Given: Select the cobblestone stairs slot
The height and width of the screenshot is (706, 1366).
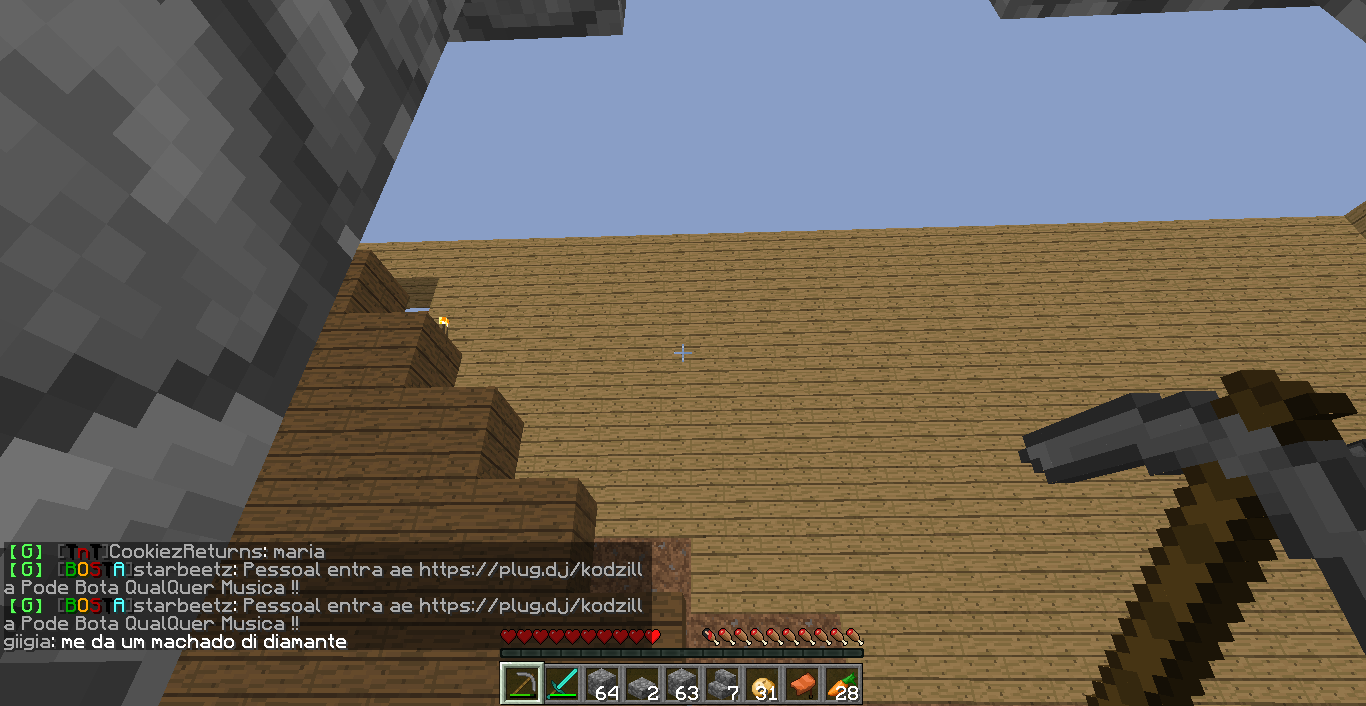Looking at the screenshot, I should tap(722, 684).
